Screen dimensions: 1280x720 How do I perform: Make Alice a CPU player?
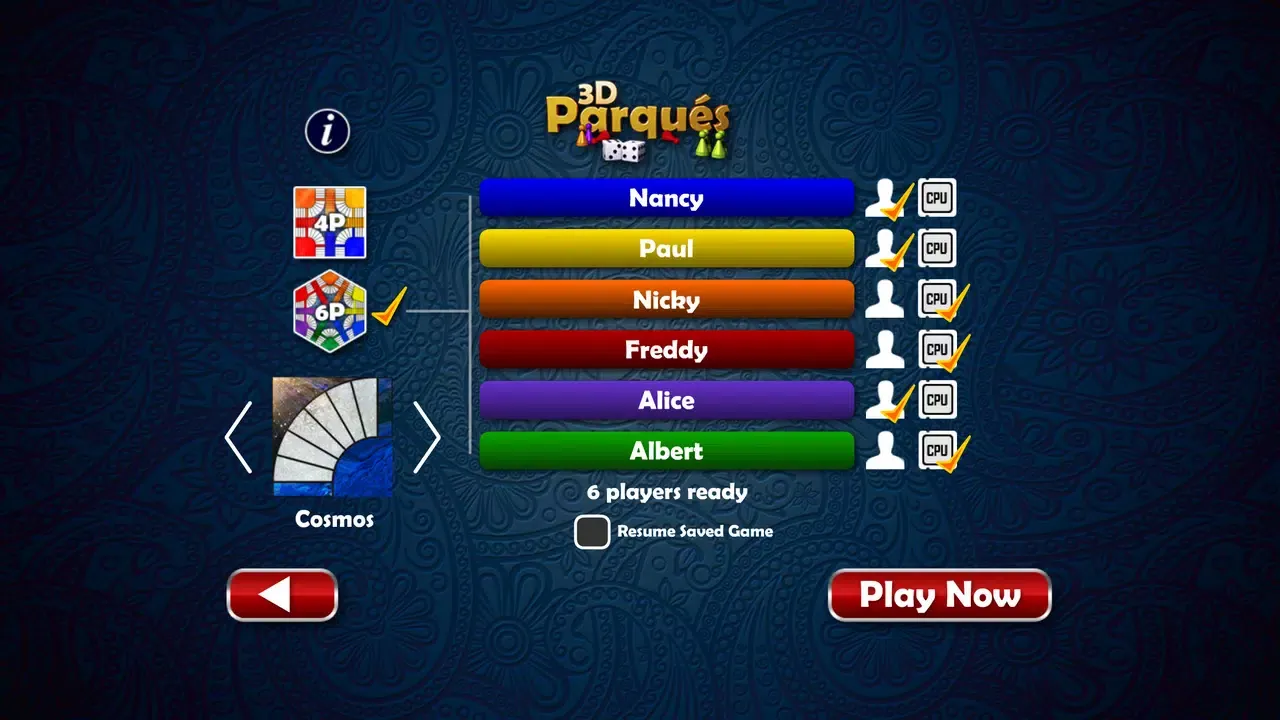point(938,399)
